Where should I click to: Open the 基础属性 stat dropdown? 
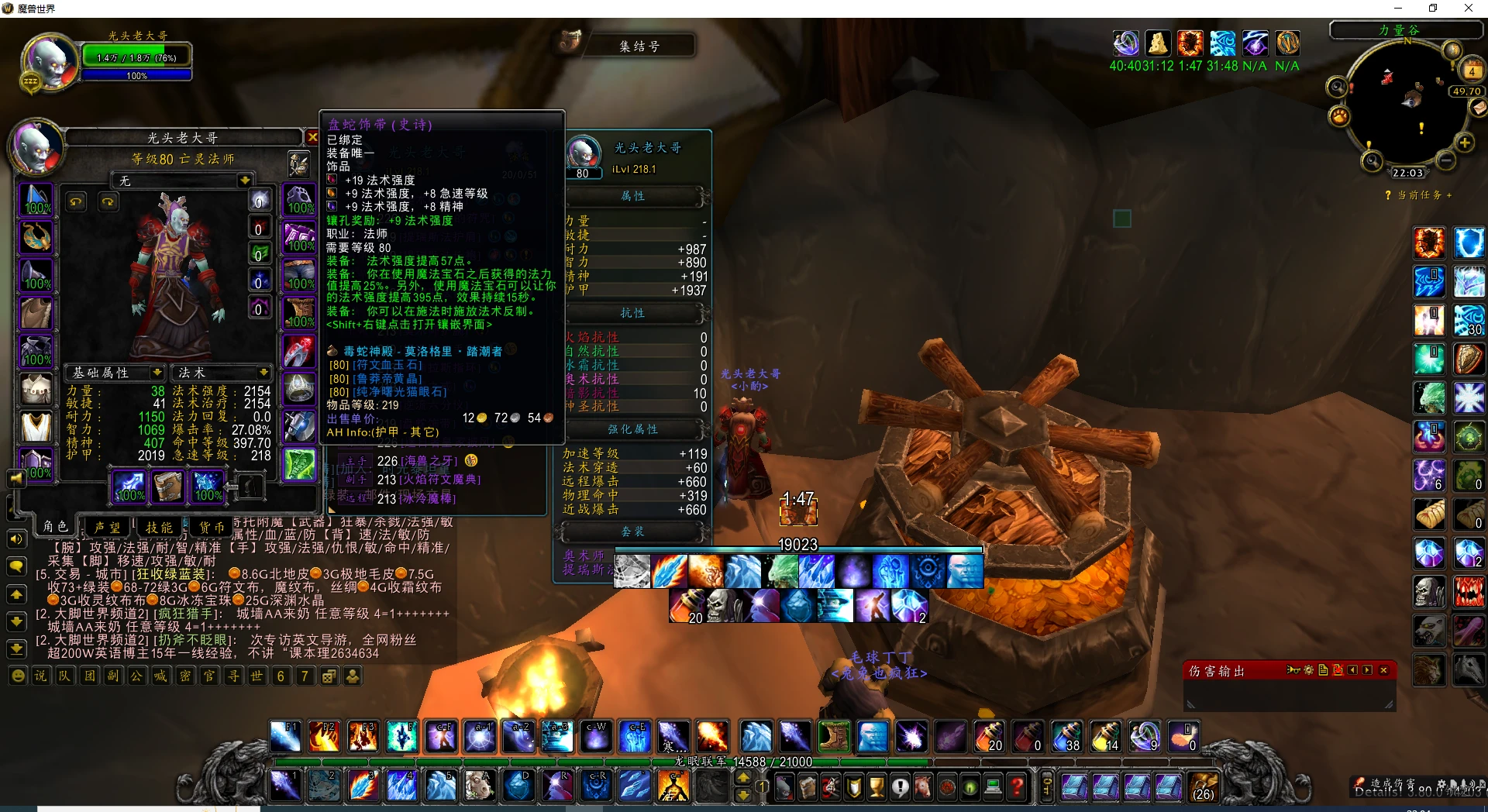tap(157, 373)
